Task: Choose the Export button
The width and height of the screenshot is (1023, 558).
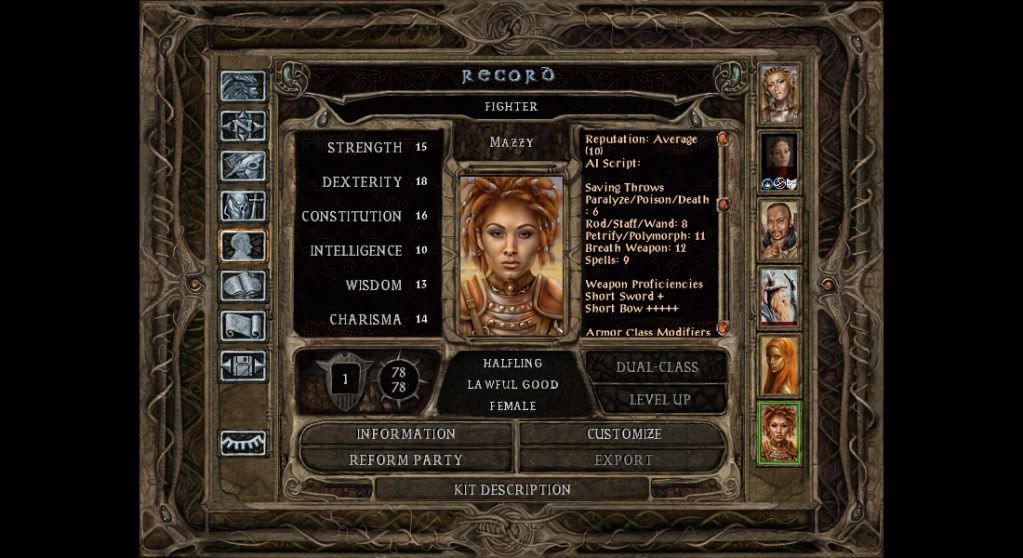Action: (624, 460)
